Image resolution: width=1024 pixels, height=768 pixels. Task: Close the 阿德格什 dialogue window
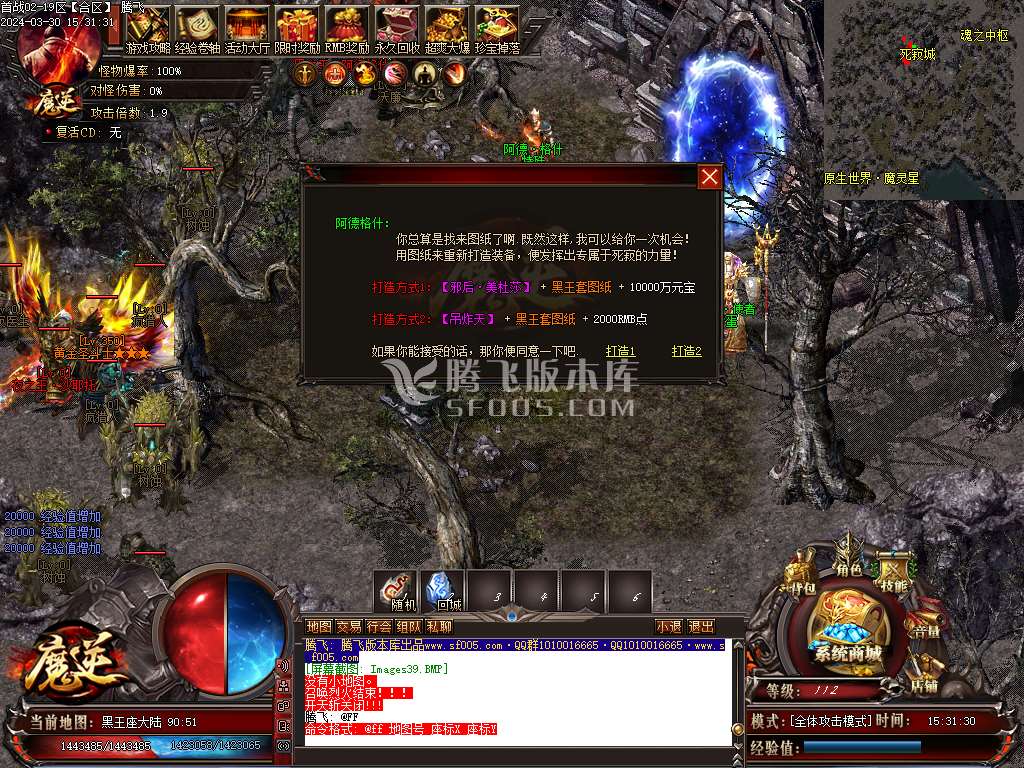(x=709, y=177)
